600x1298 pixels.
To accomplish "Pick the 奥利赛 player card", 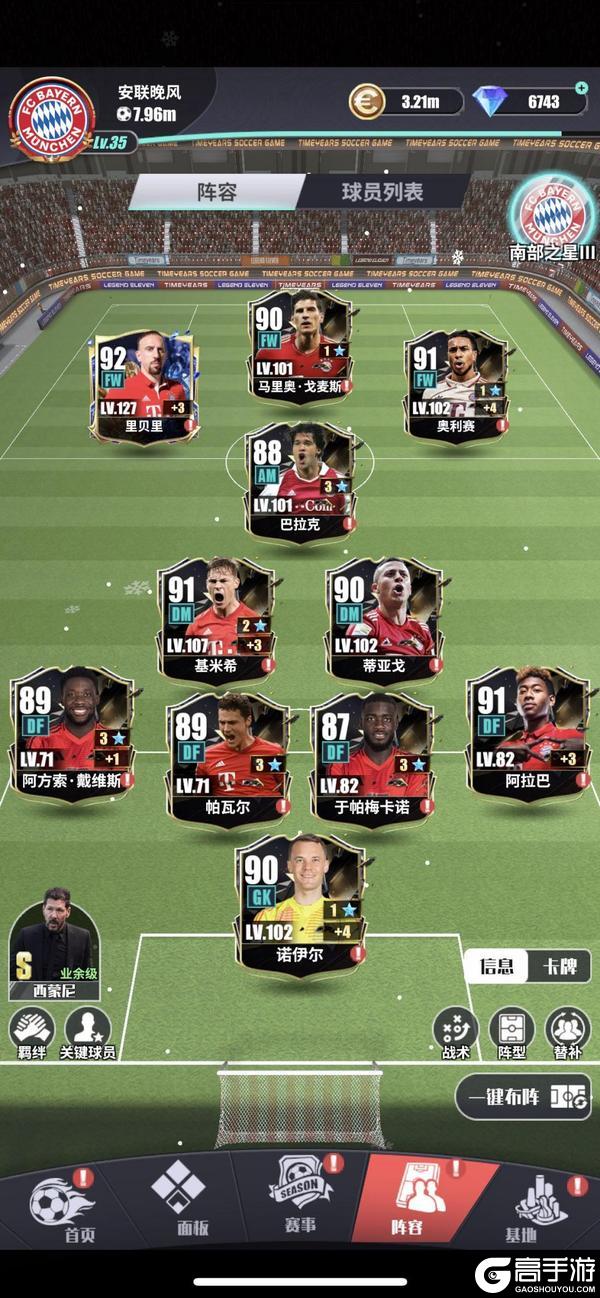I will coord(457,385).
